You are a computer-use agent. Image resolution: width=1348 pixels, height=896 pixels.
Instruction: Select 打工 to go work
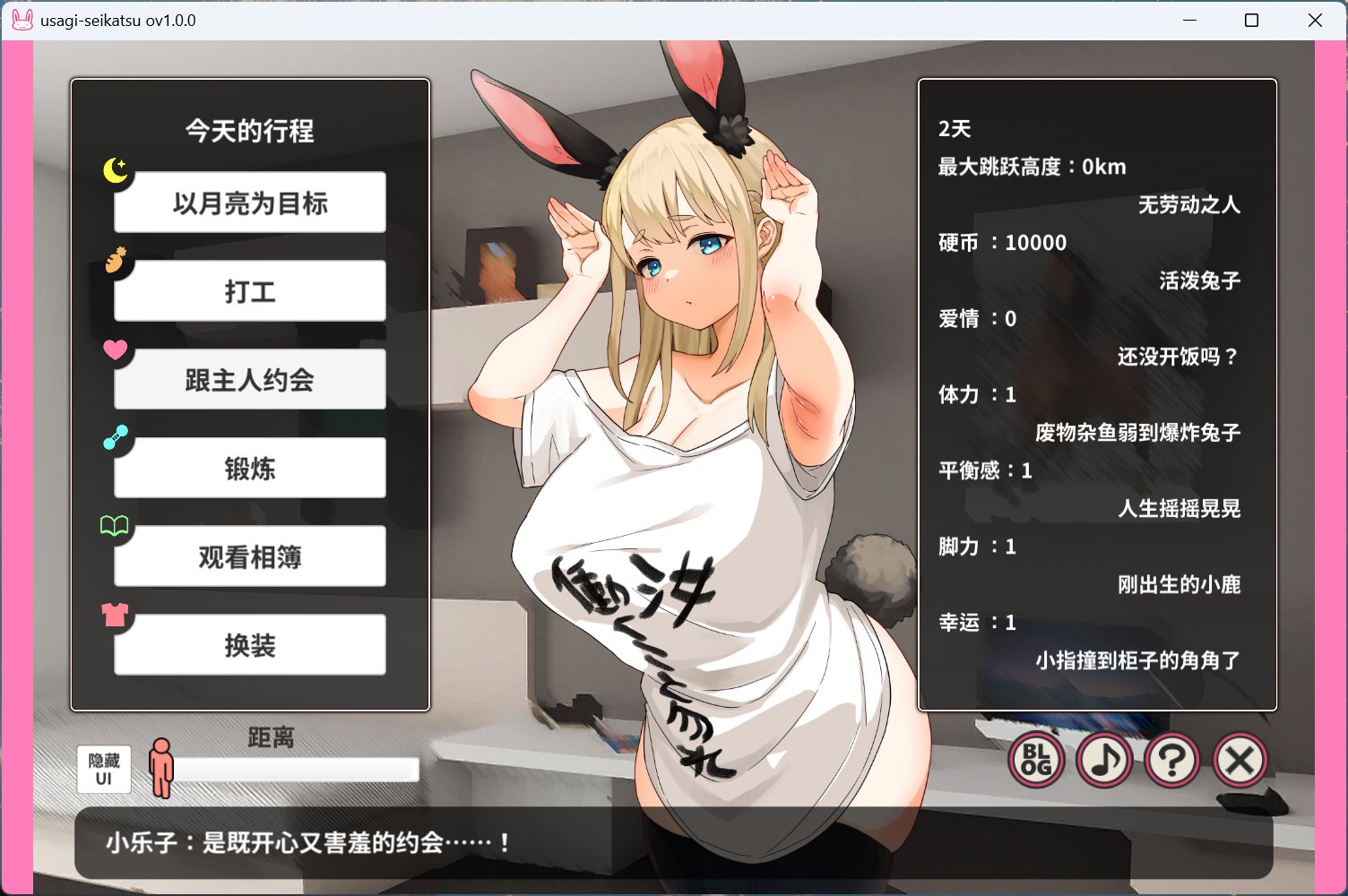tap(249, 290)
